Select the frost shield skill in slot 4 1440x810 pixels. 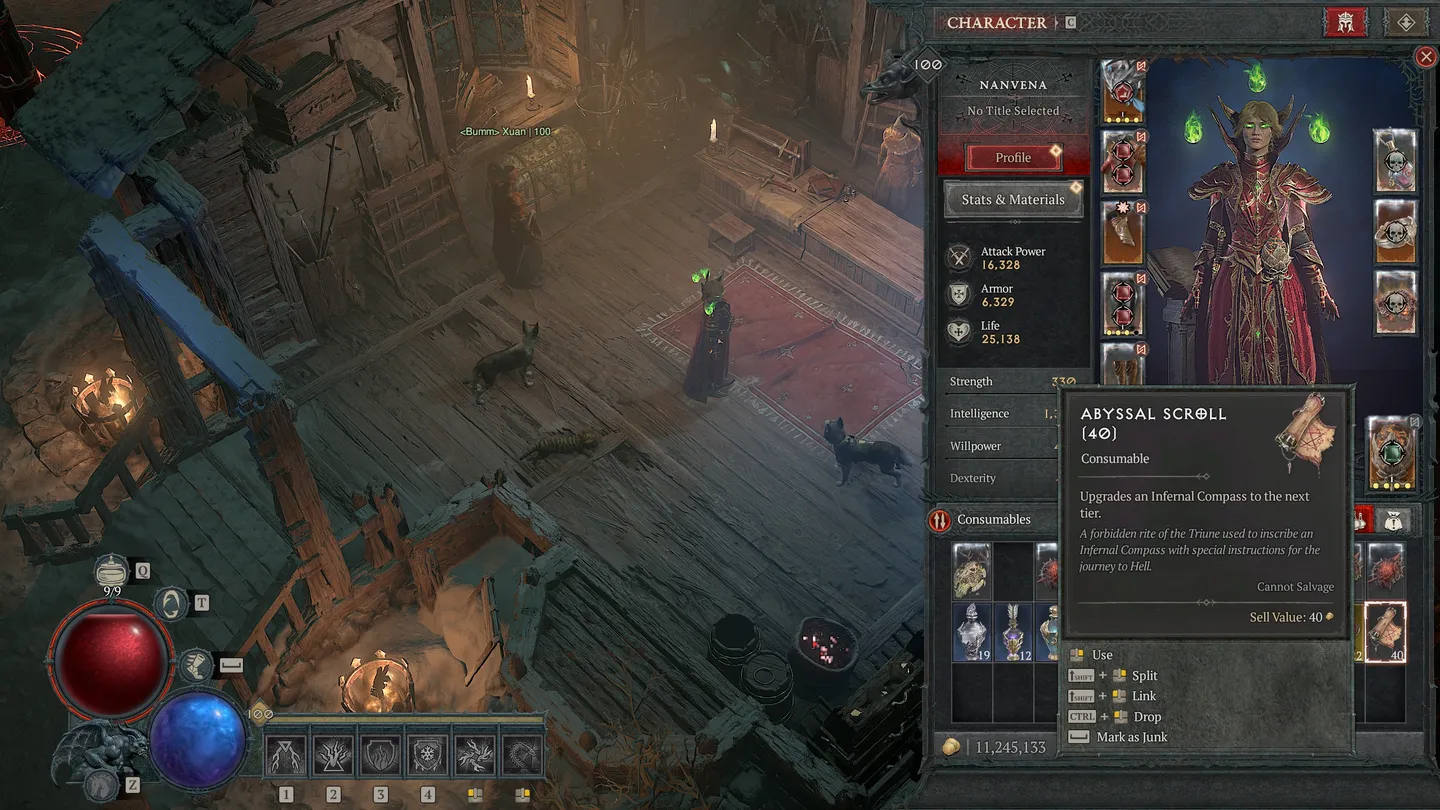pos(427,756)
